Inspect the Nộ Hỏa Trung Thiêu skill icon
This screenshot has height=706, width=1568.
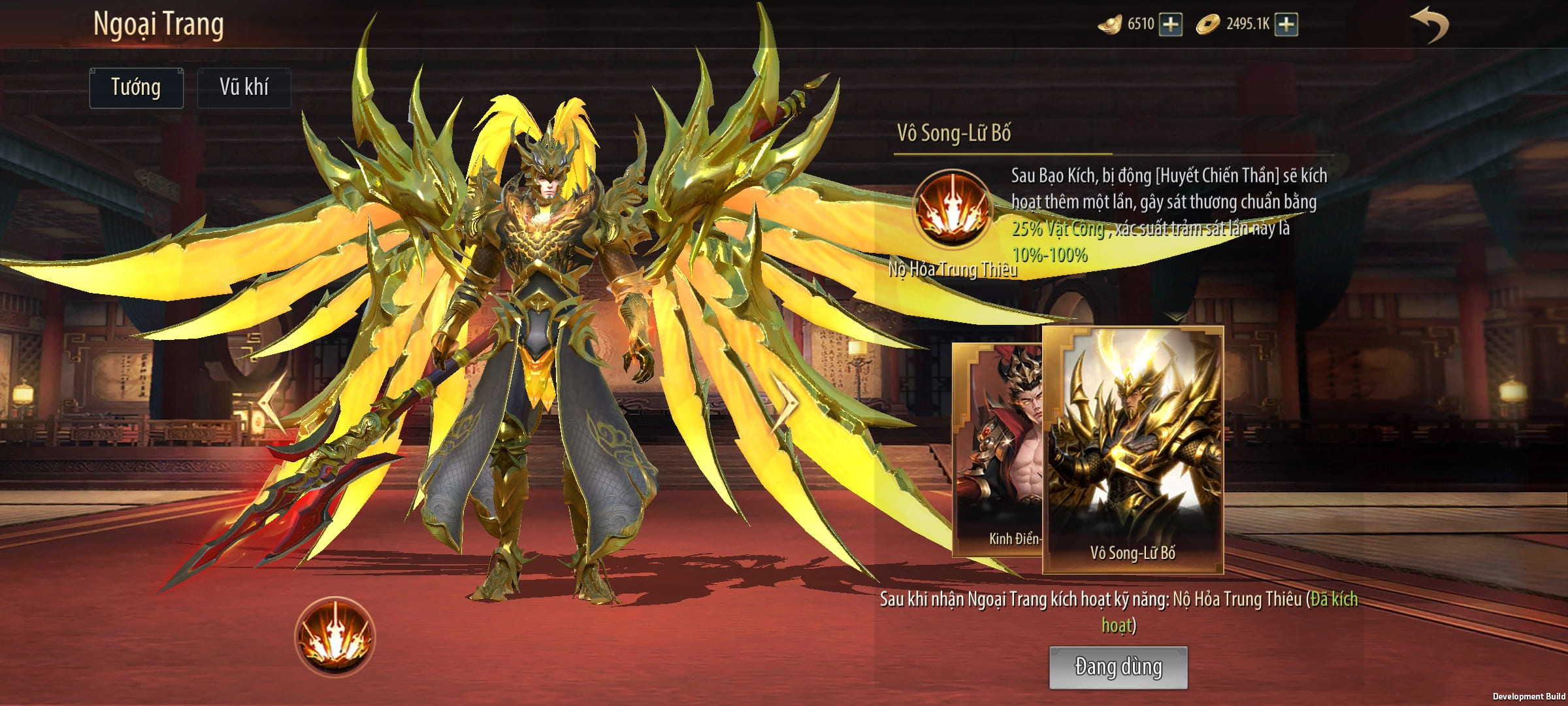coord(952,209)
